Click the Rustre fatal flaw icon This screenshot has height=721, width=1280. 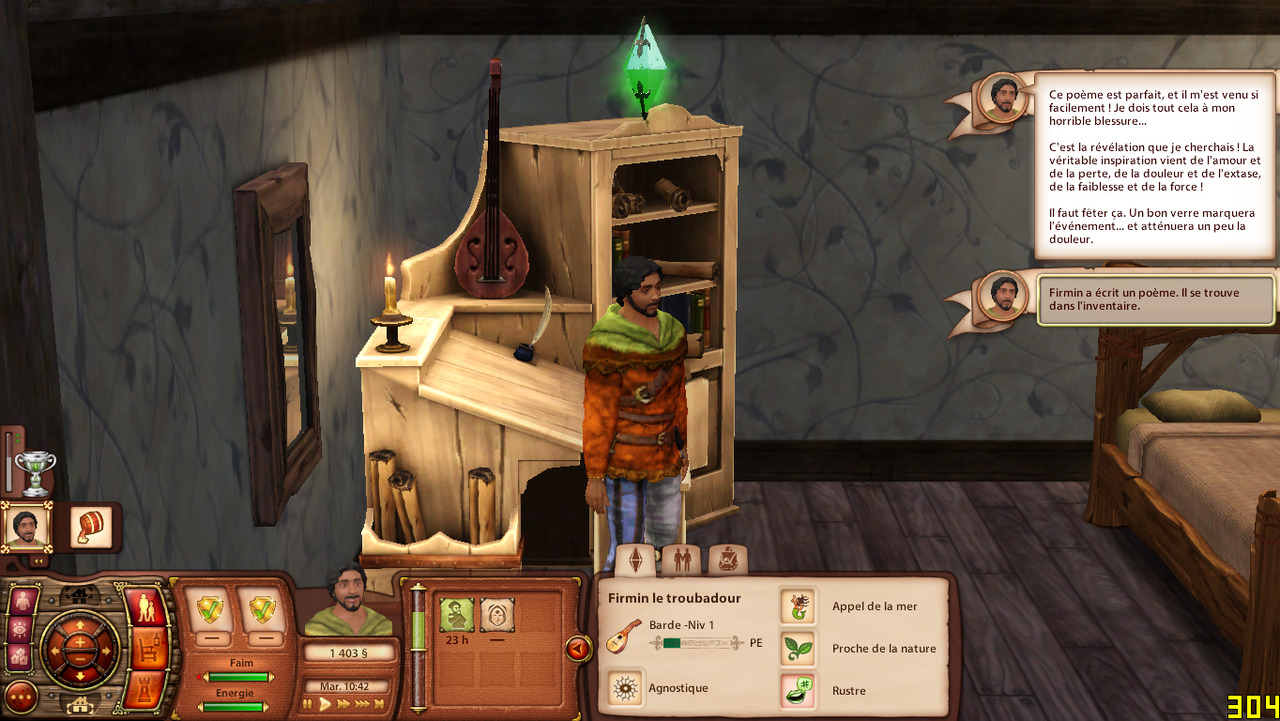(797, 690)
